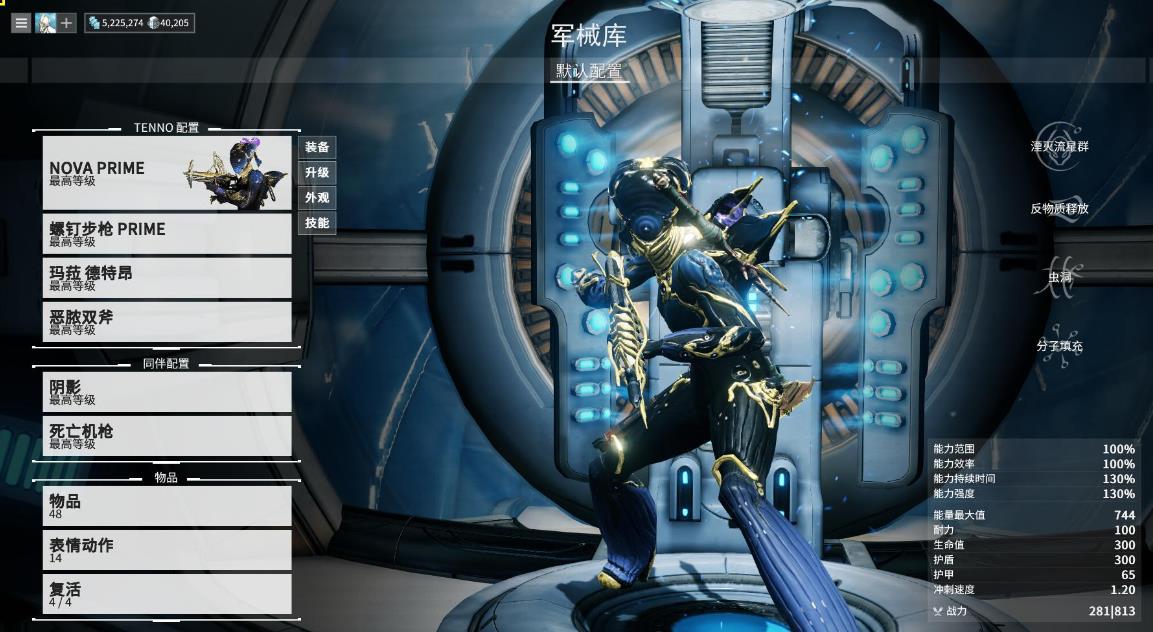This screenshot has width=1153, height=632.
Task: Choose the 虫洞 wormhole ability icon
Action: tap(1059, 276)
